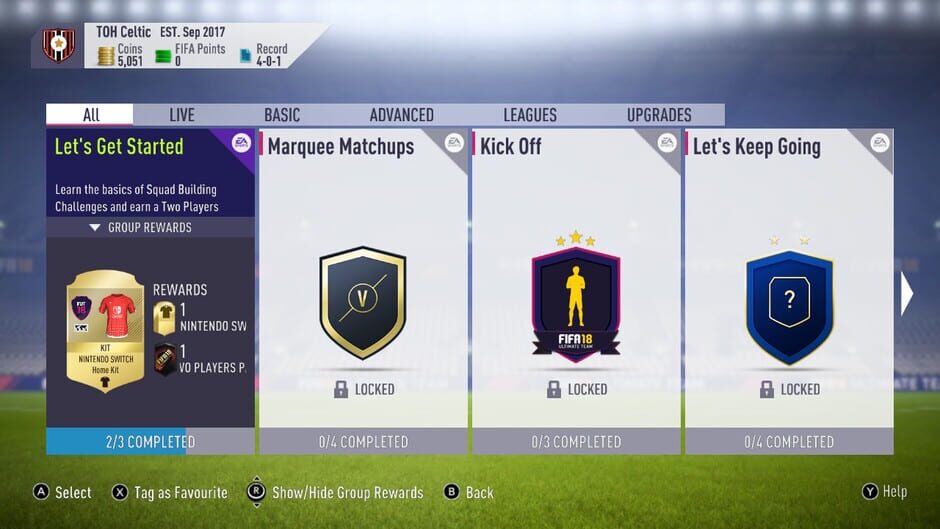This screenshot has width=940, height=529.
Task: Choose the Kick Off challenge card
Action: 575,290
